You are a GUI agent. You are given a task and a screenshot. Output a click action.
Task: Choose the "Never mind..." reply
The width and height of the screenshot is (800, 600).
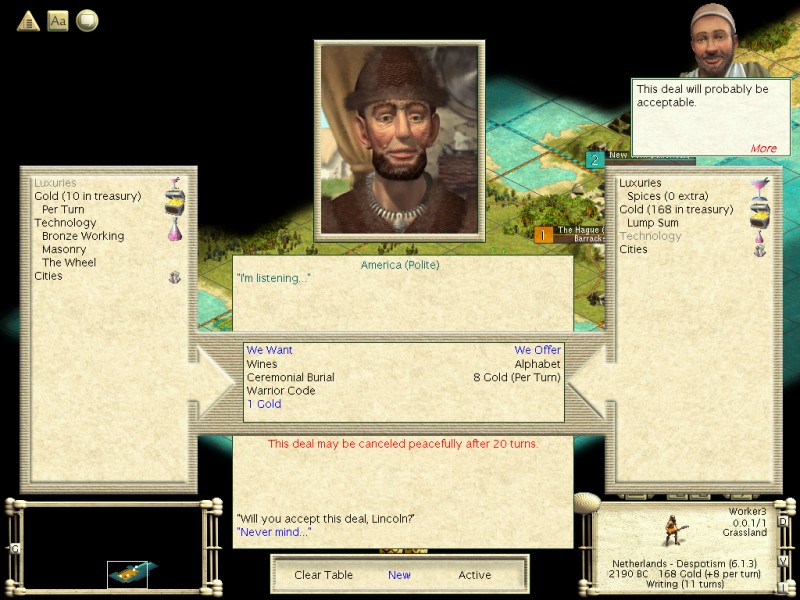[x=273, y=532]
